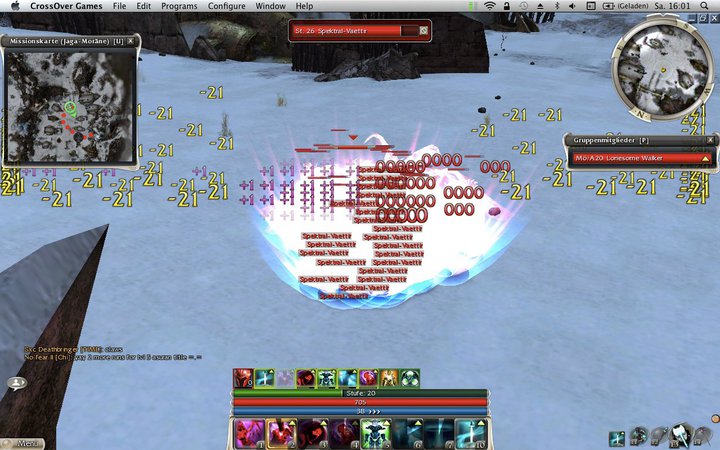Select party member Lonesome Walker
Image resolution: width=720 pixels, height=450 pixels.
[x=640, y=157]
